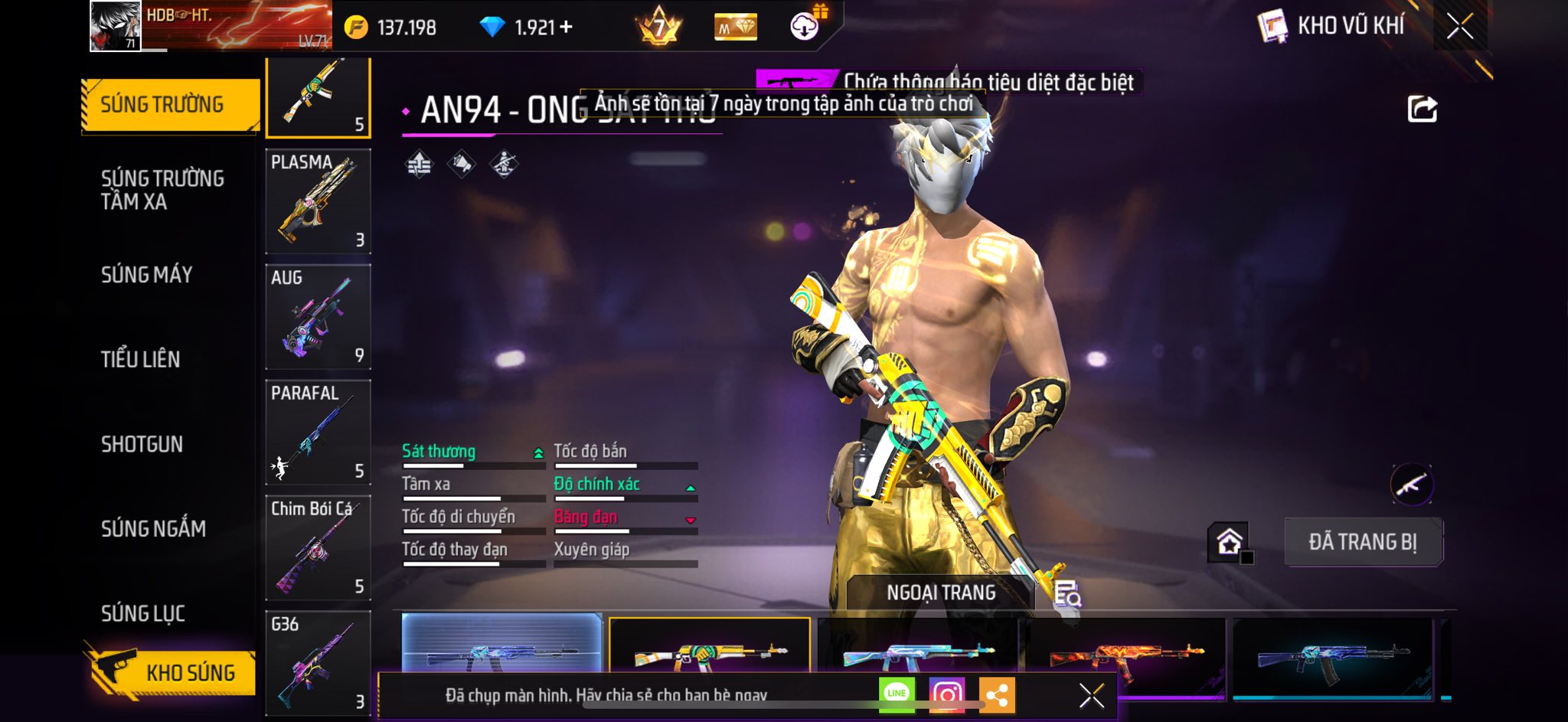Show the SHOTGUN weapon category
1568x722 pixels.
[x=142, y=444]
